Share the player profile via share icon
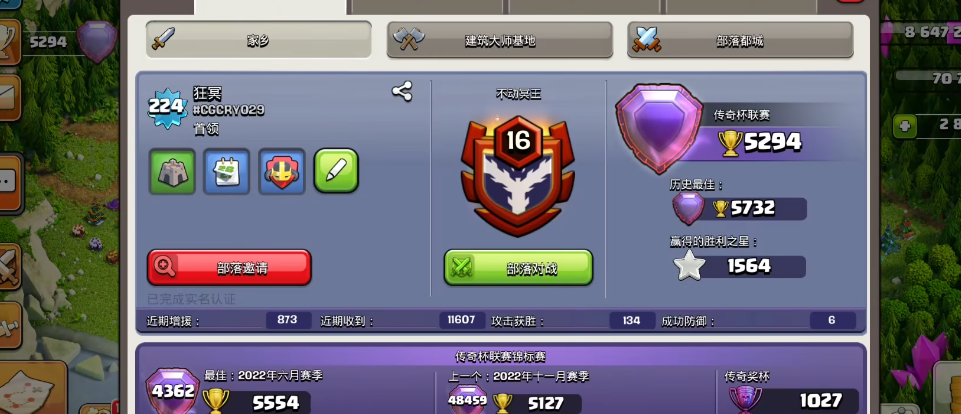Image resolution: width=961 pixels, height=414 pixels. point(402,92)
